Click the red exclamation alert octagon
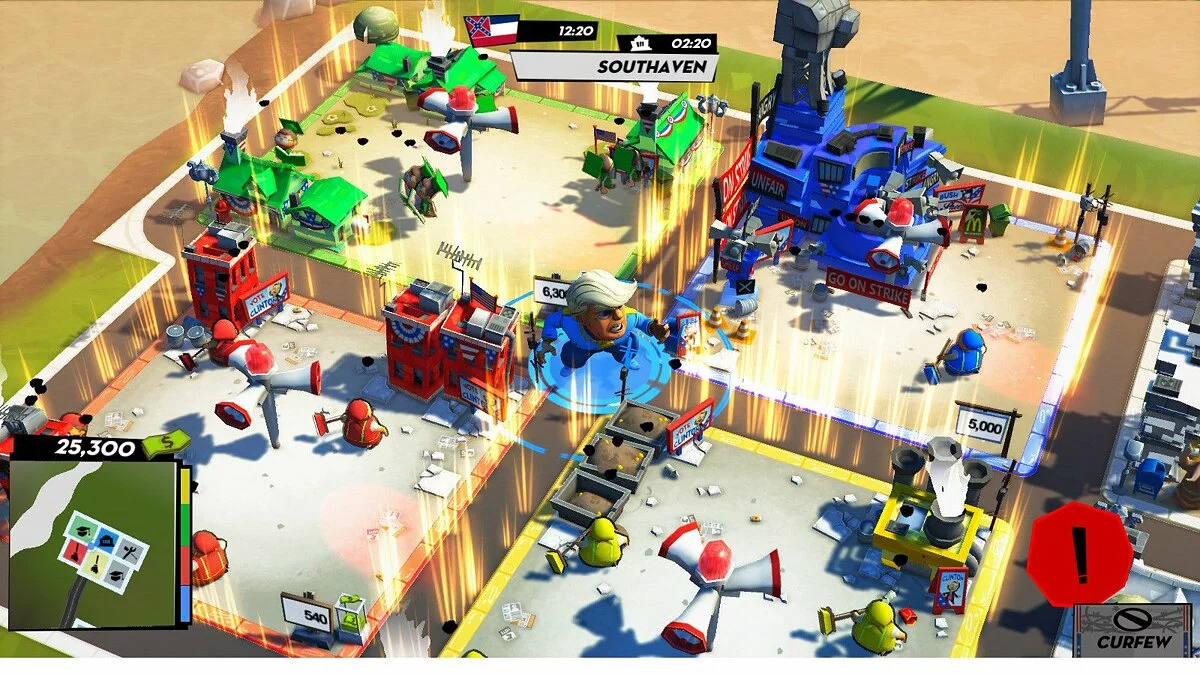Viewport: 1200px width, 675px height. 1079,555
